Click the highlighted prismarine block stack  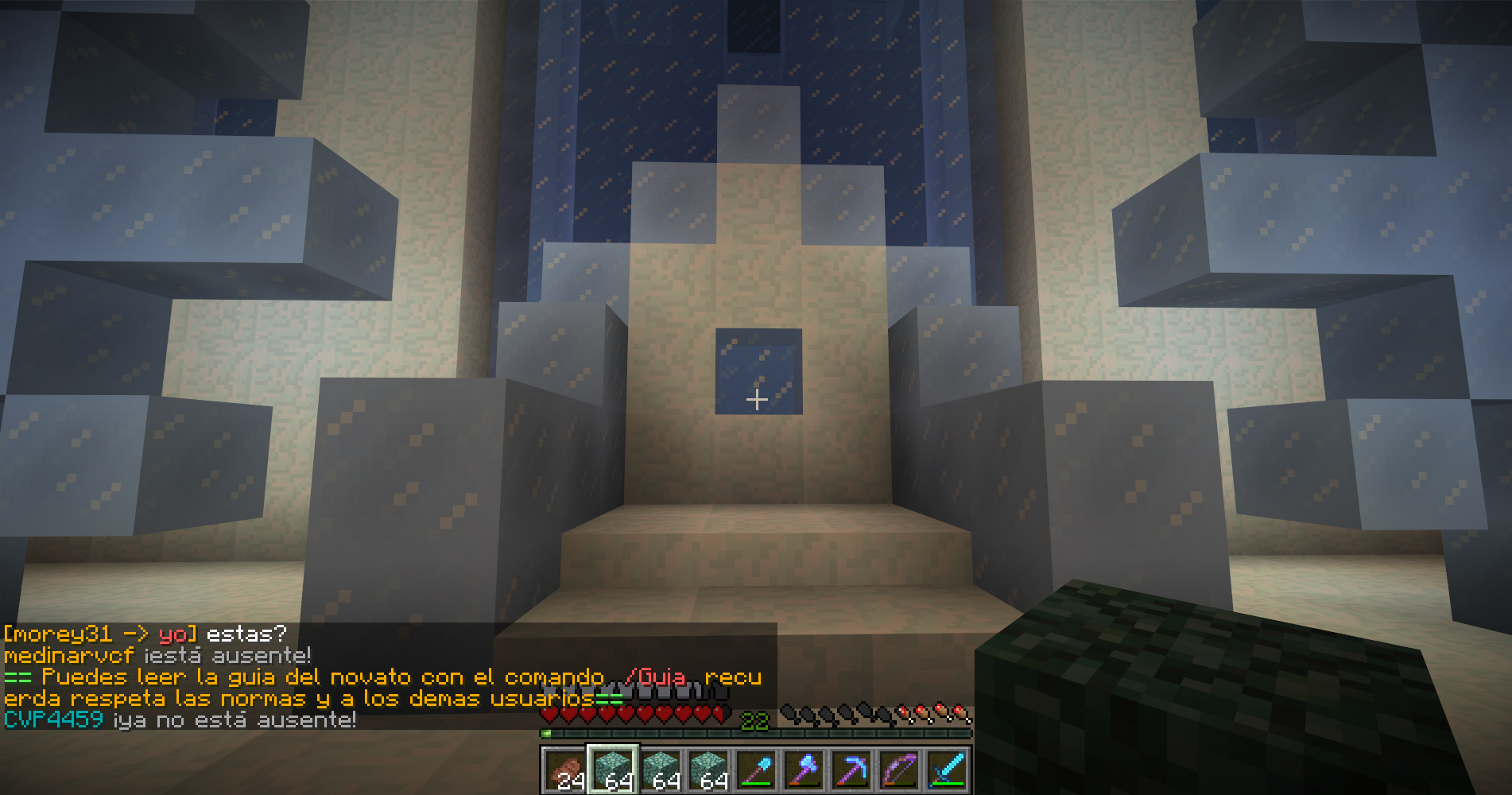612,770
